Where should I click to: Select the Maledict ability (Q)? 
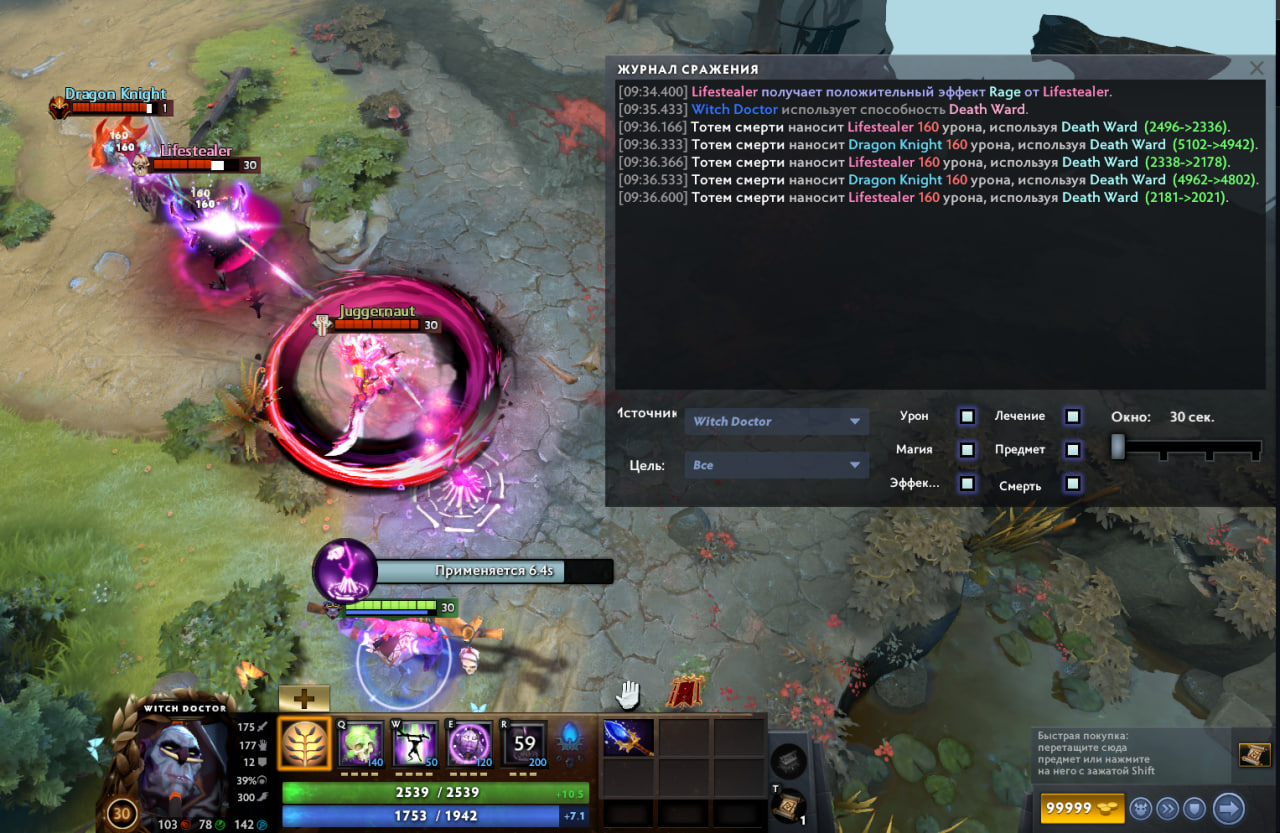click(360, 743)
